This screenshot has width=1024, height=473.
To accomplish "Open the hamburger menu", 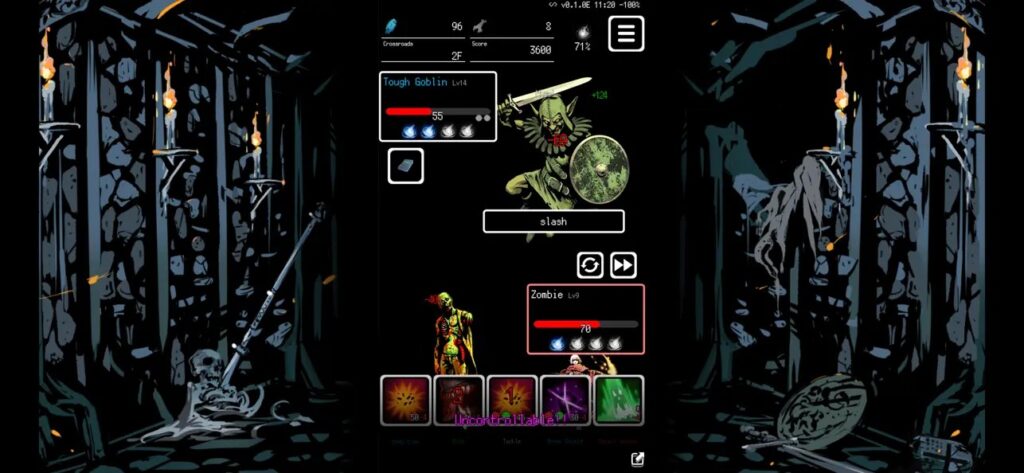I will pos(626,34).
